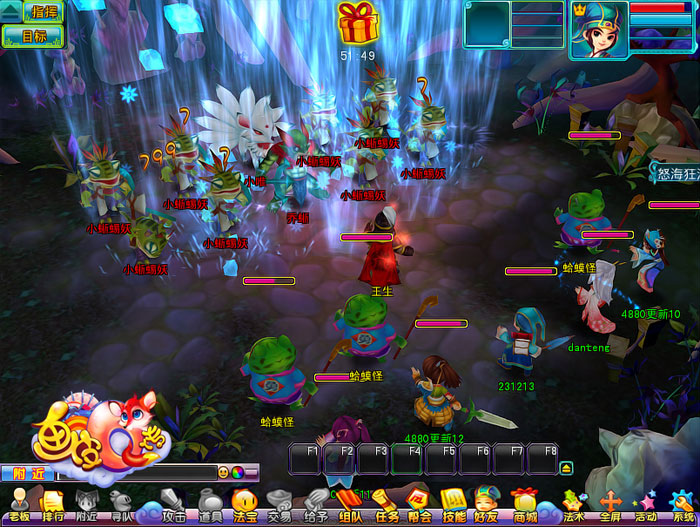Toggle 全屏 (Fullscreen) mode
Viewport: 700px width, 527px height.
pyautogui.click(x=609, y=504)
